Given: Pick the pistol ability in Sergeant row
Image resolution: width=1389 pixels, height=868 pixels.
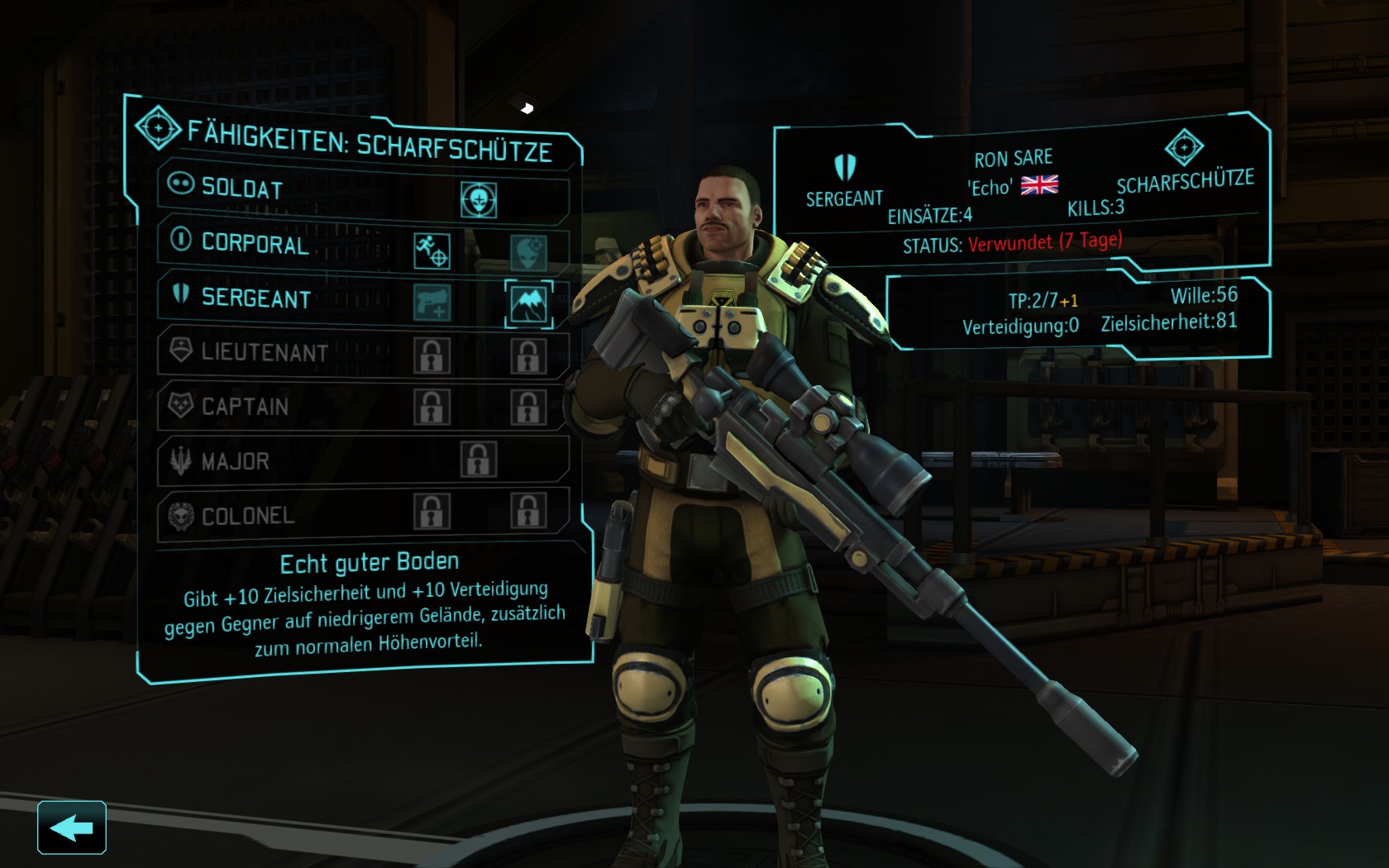Looking at the screenshot, I should coord(432,303).
